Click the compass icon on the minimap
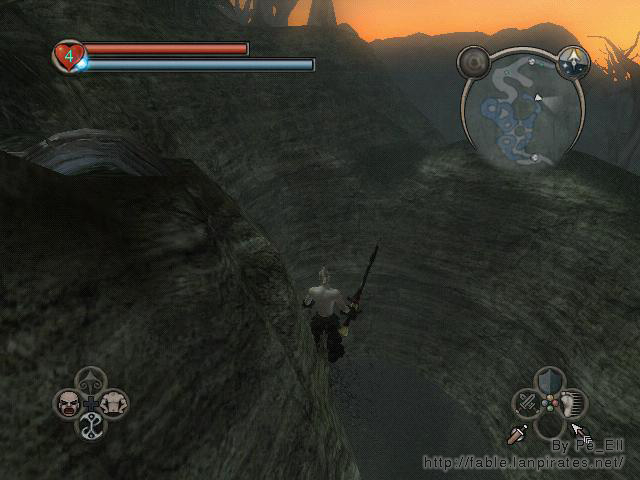Viewport: 640px width, 480px height. (574, 62)
